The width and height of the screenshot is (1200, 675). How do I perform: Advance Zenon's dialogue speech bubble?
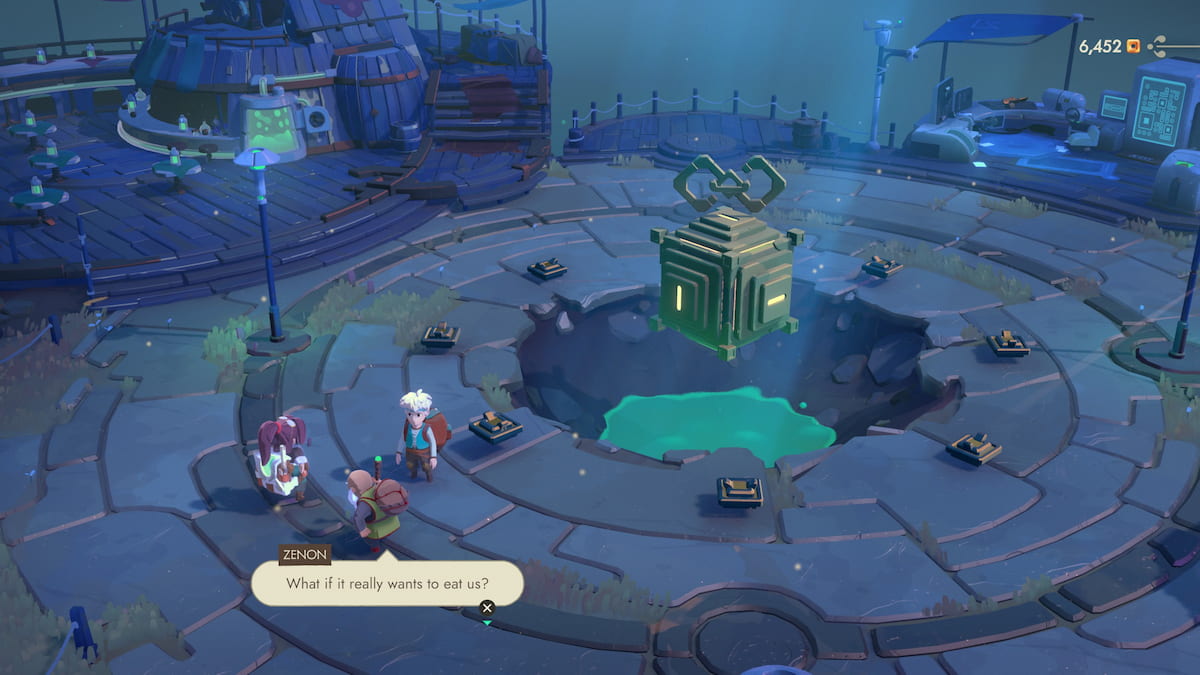[487, 607]
